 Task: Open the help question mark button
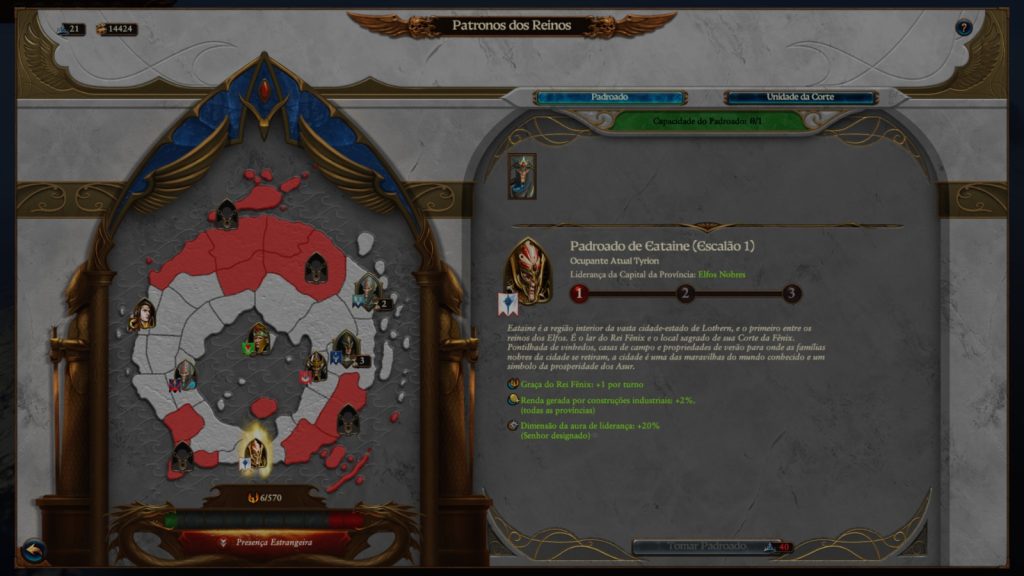(x=963, y=28)
